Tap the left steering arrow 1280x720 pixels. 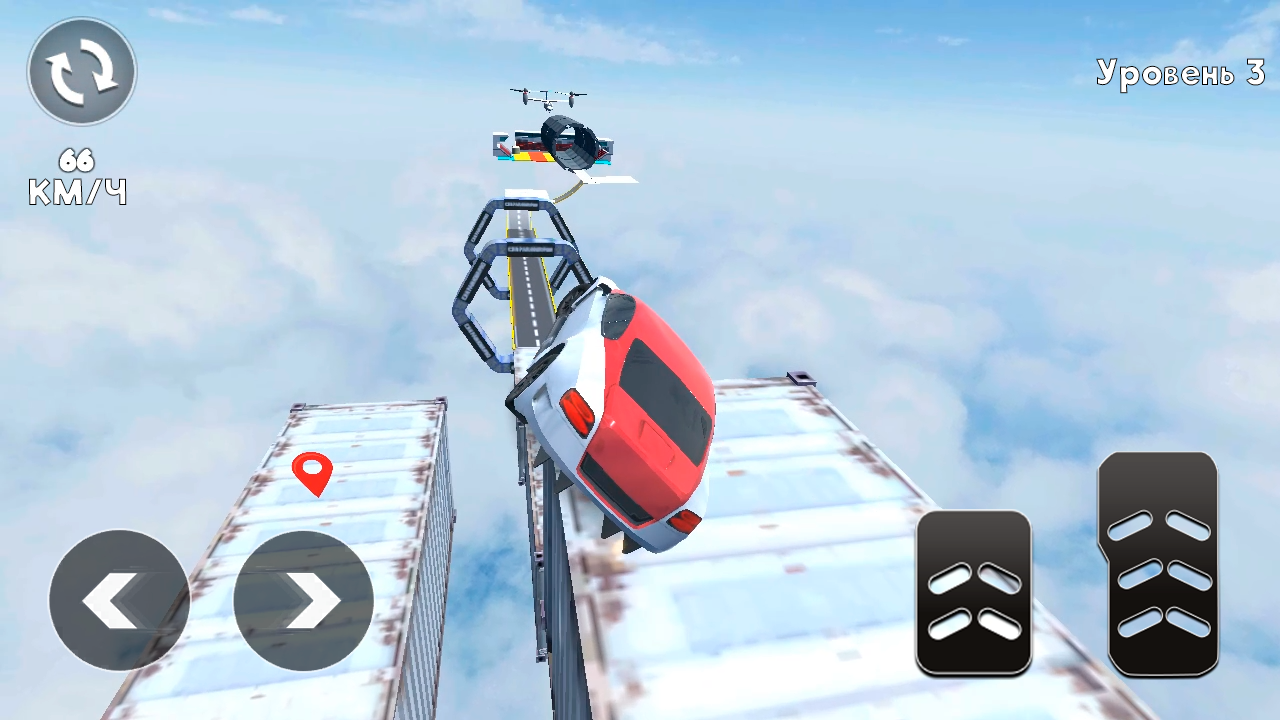117,598
